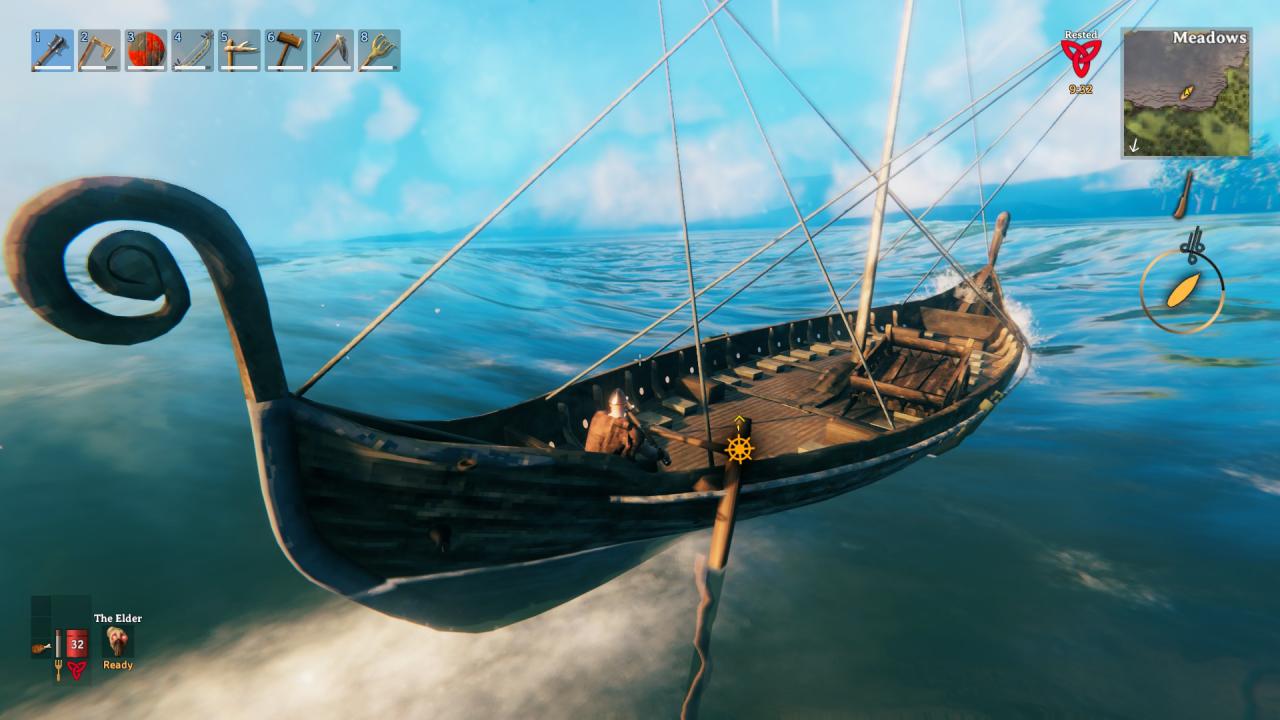The width and height of the screenshot is (1280, 720).
Task: Open the Meadows minimap
Action: pyautogui.click(x=1185, y=92)
